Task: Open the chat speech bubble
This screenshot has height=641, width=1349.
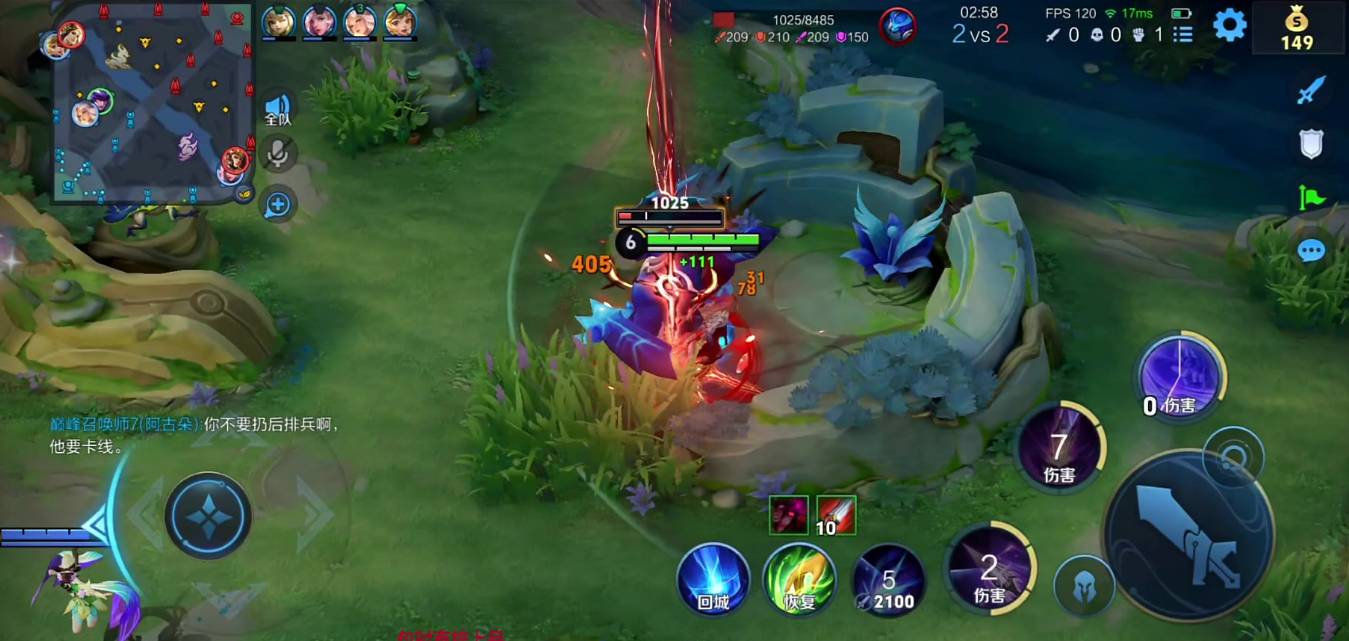Action: [x=1310, y=250]
